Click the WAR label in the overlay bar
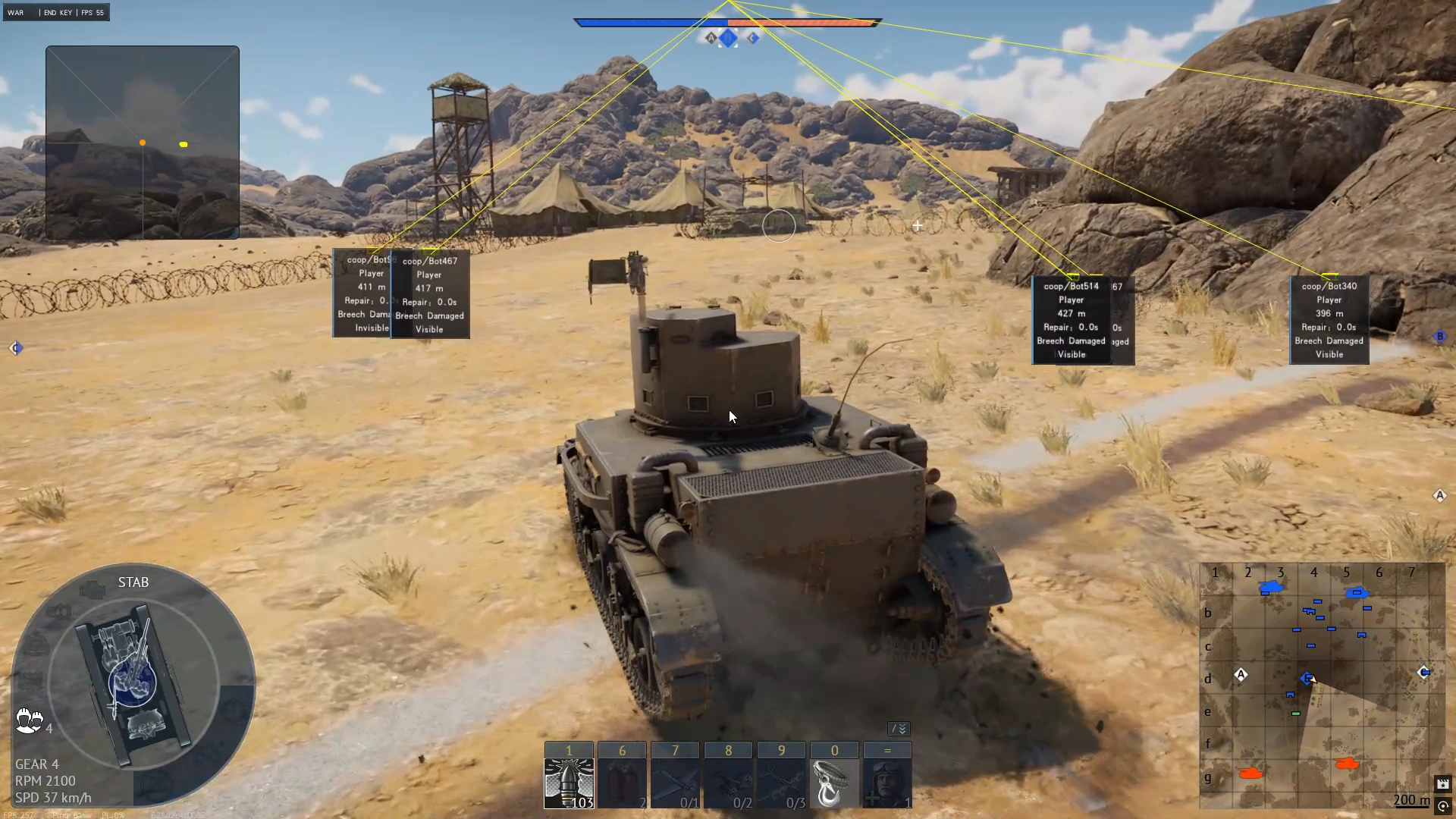1456x819 pixels. [15, 12]
